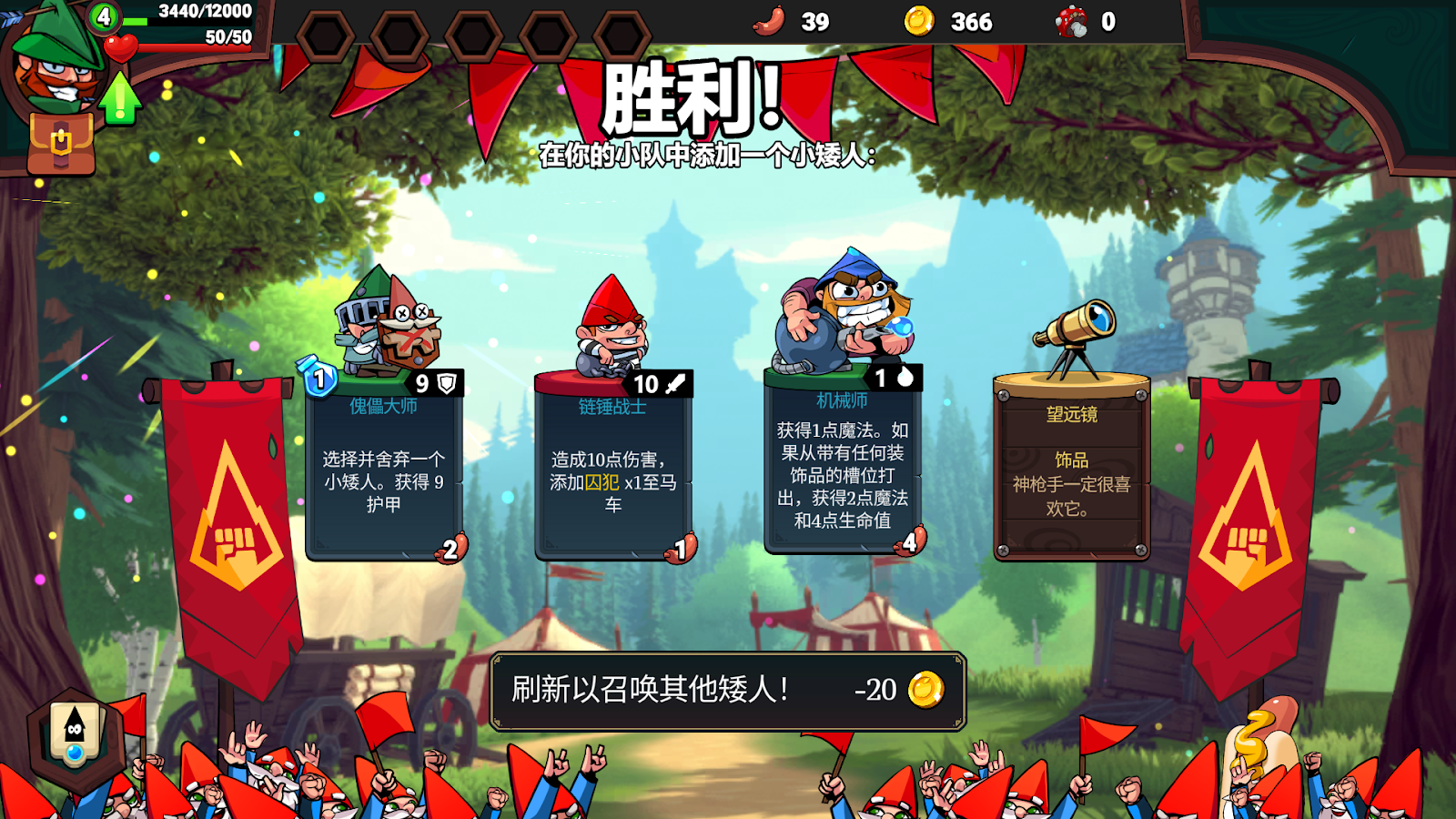Viewport: 1456px width, 819px height.
Task: Click the gold coin icon showing 366
Action: (x=922, y=23)
